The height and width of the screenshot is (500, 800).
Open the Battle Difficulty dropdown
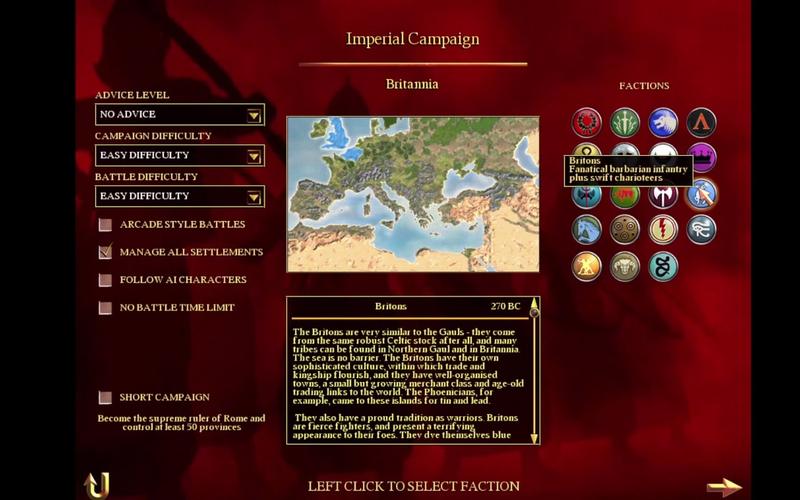(254, 197)
